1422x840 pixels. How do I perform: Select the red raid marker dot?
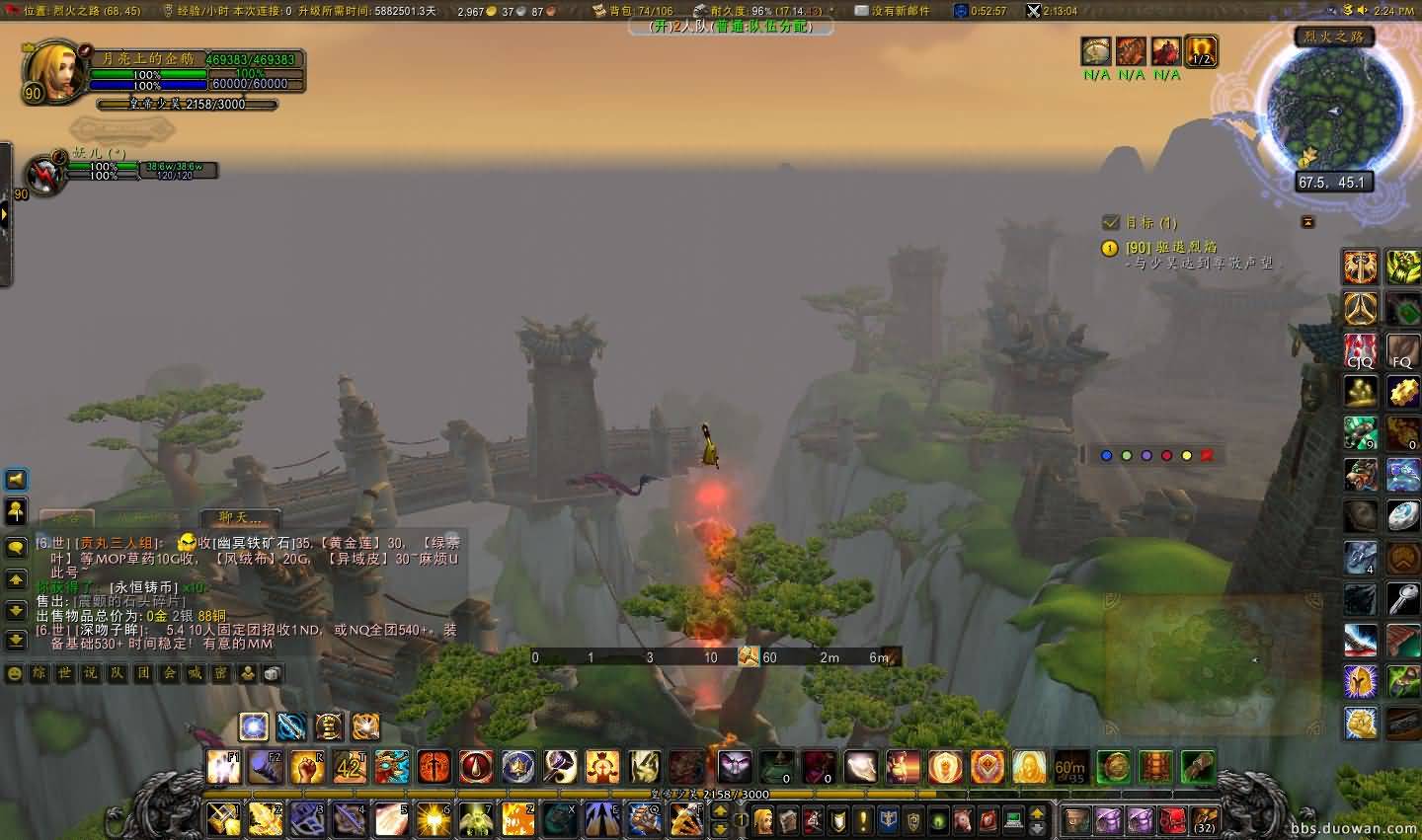[x=1166, y=455]
